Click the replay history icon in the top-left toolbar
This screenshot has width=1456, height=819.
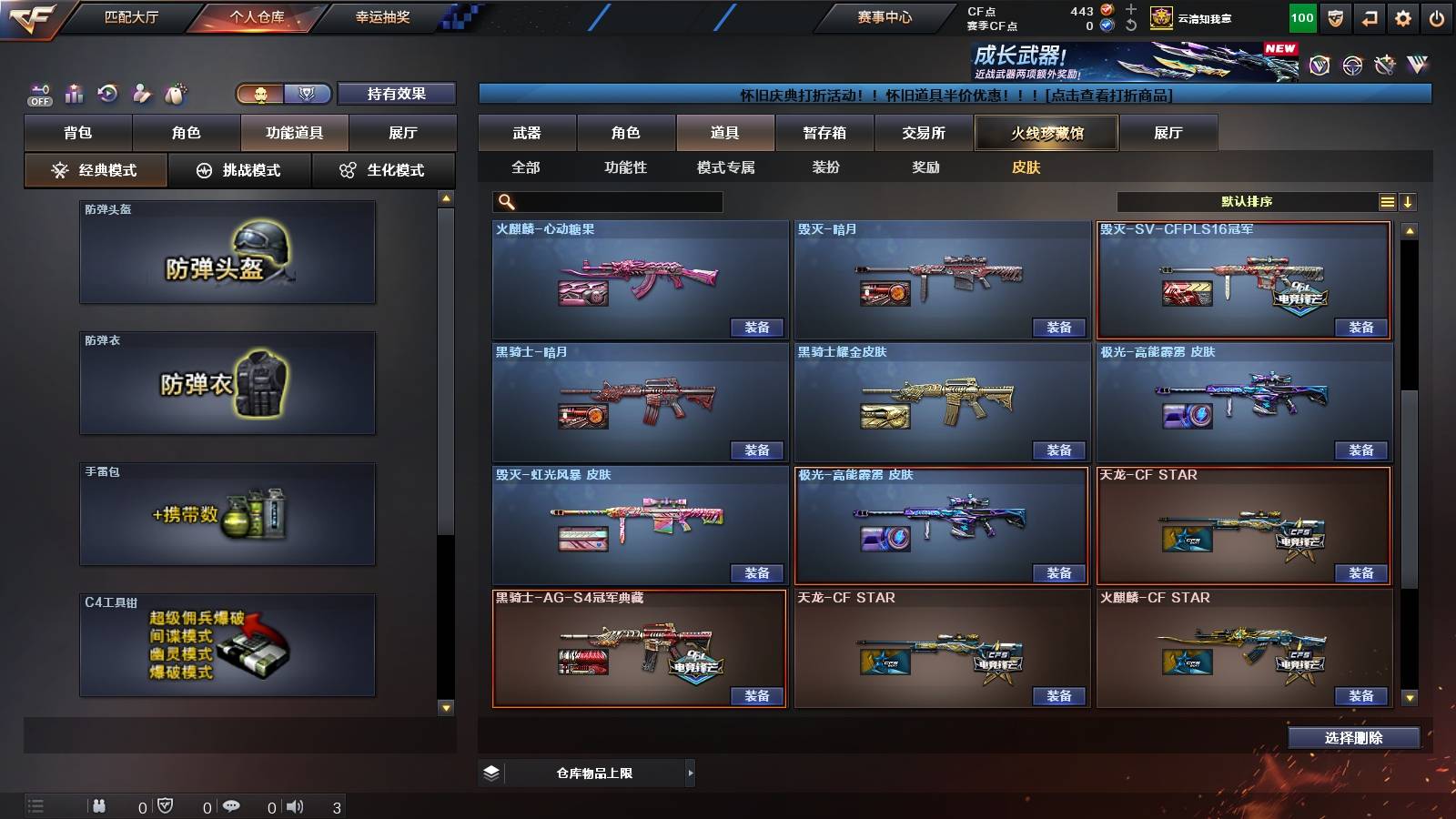108,93
